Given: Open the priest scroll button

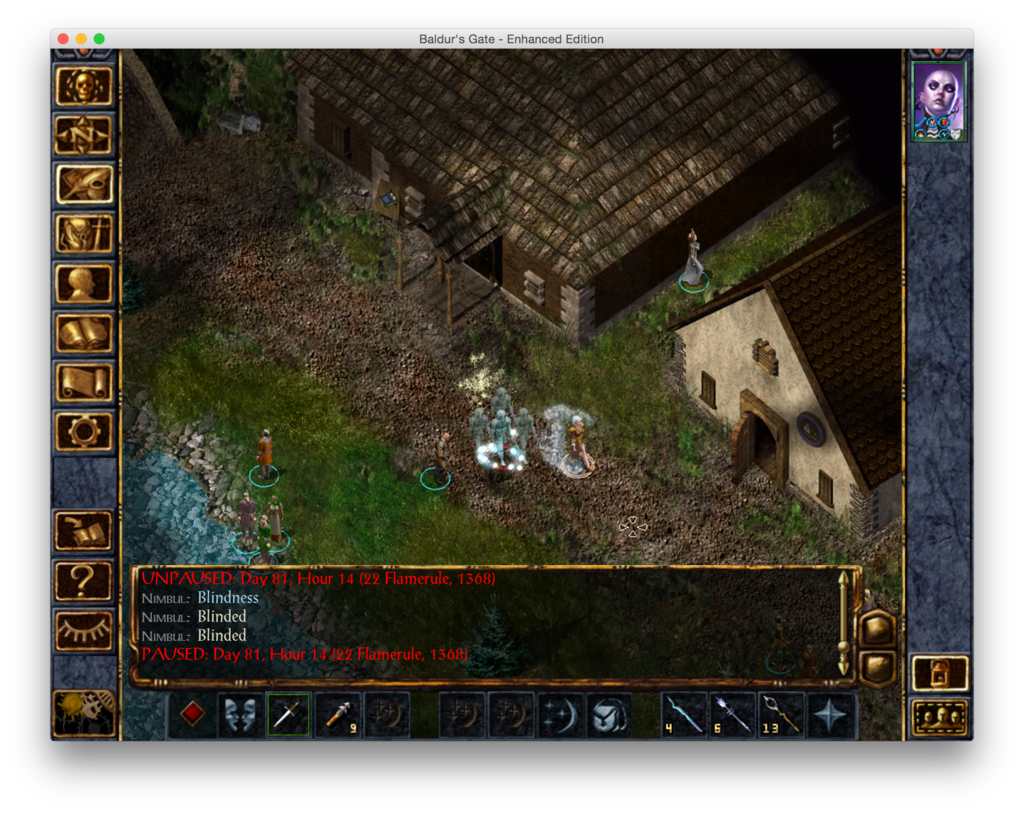Looking at the screenshot, I should point(84,382).
